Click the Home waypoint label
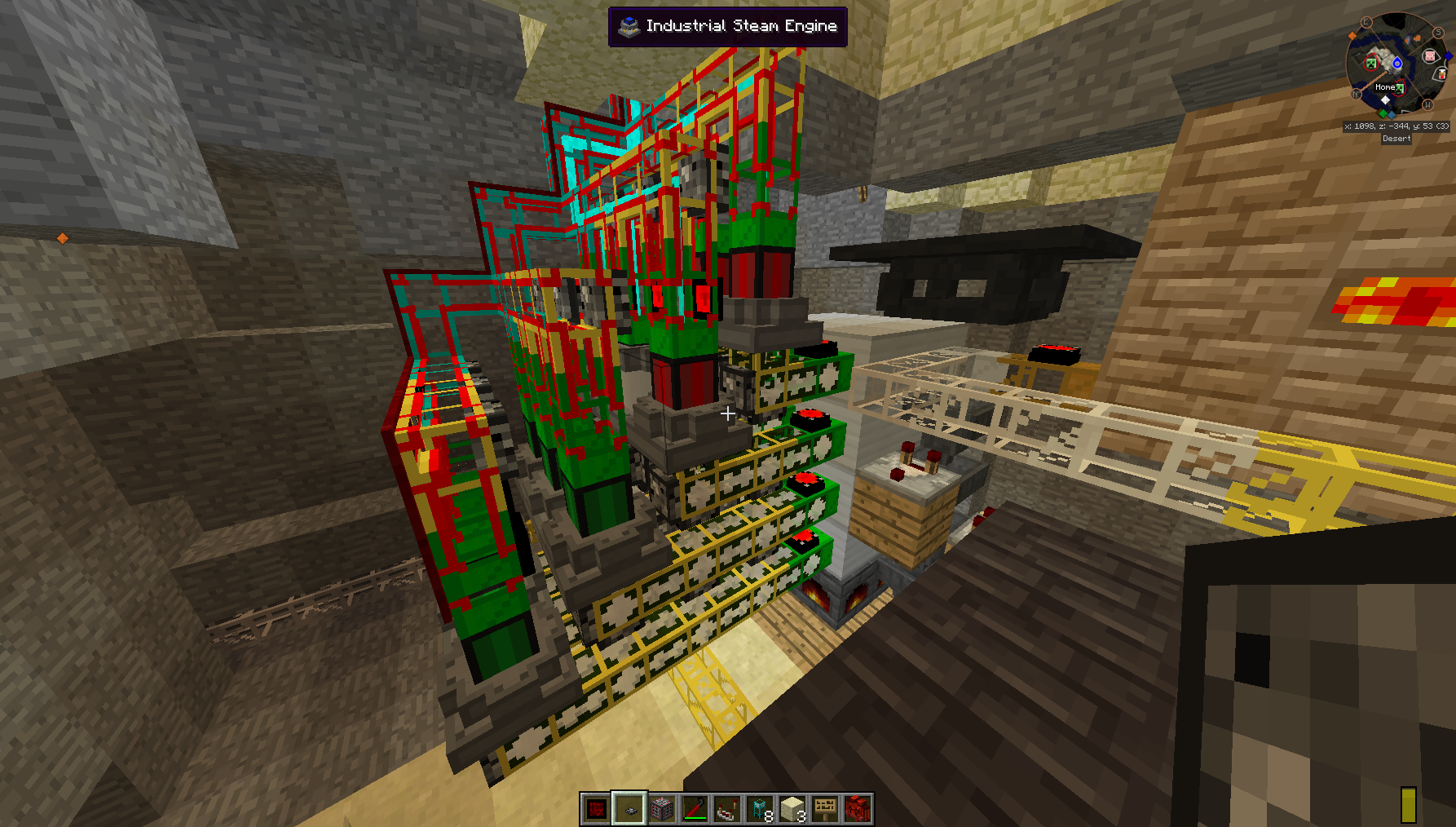 point(1385,87)
